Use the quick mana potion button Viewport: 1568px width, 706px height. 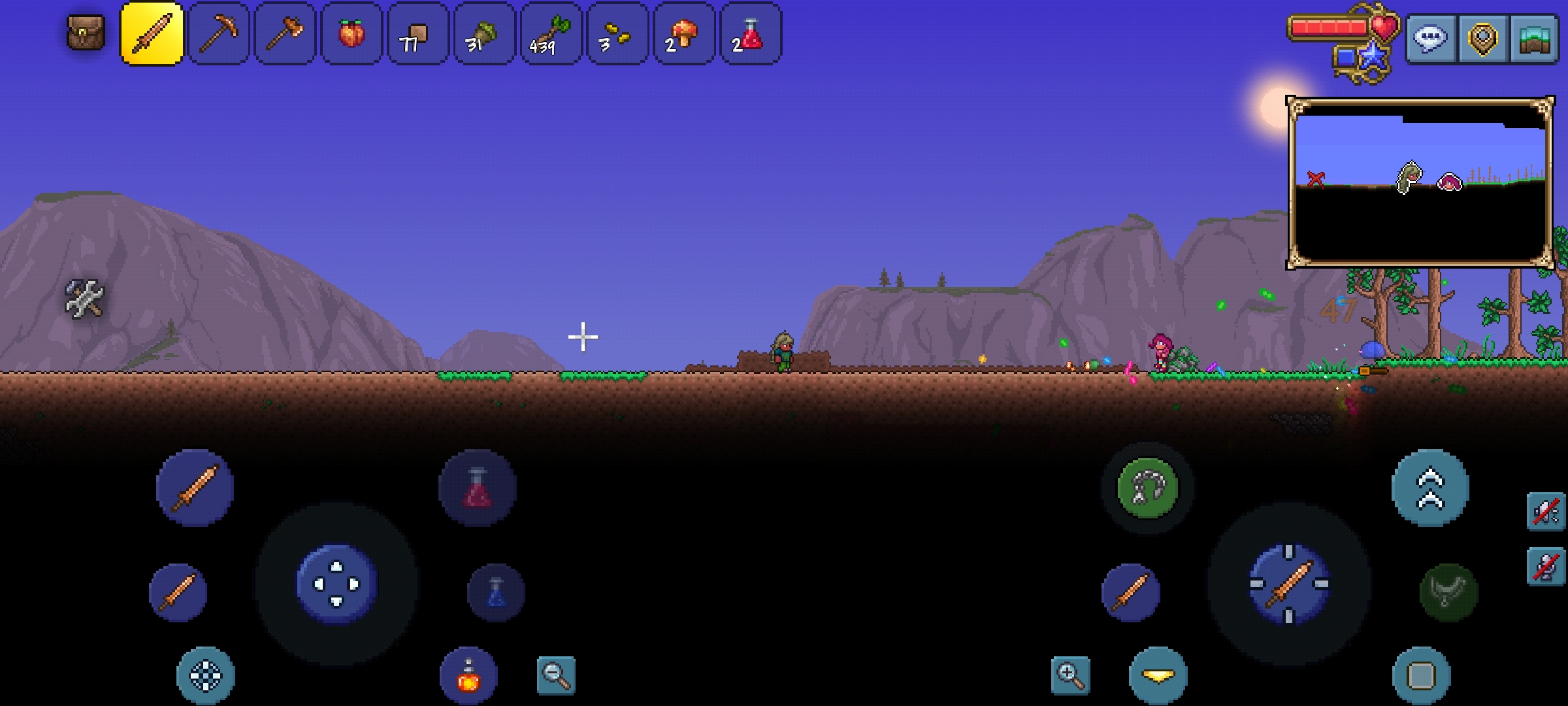coord(497,592)
